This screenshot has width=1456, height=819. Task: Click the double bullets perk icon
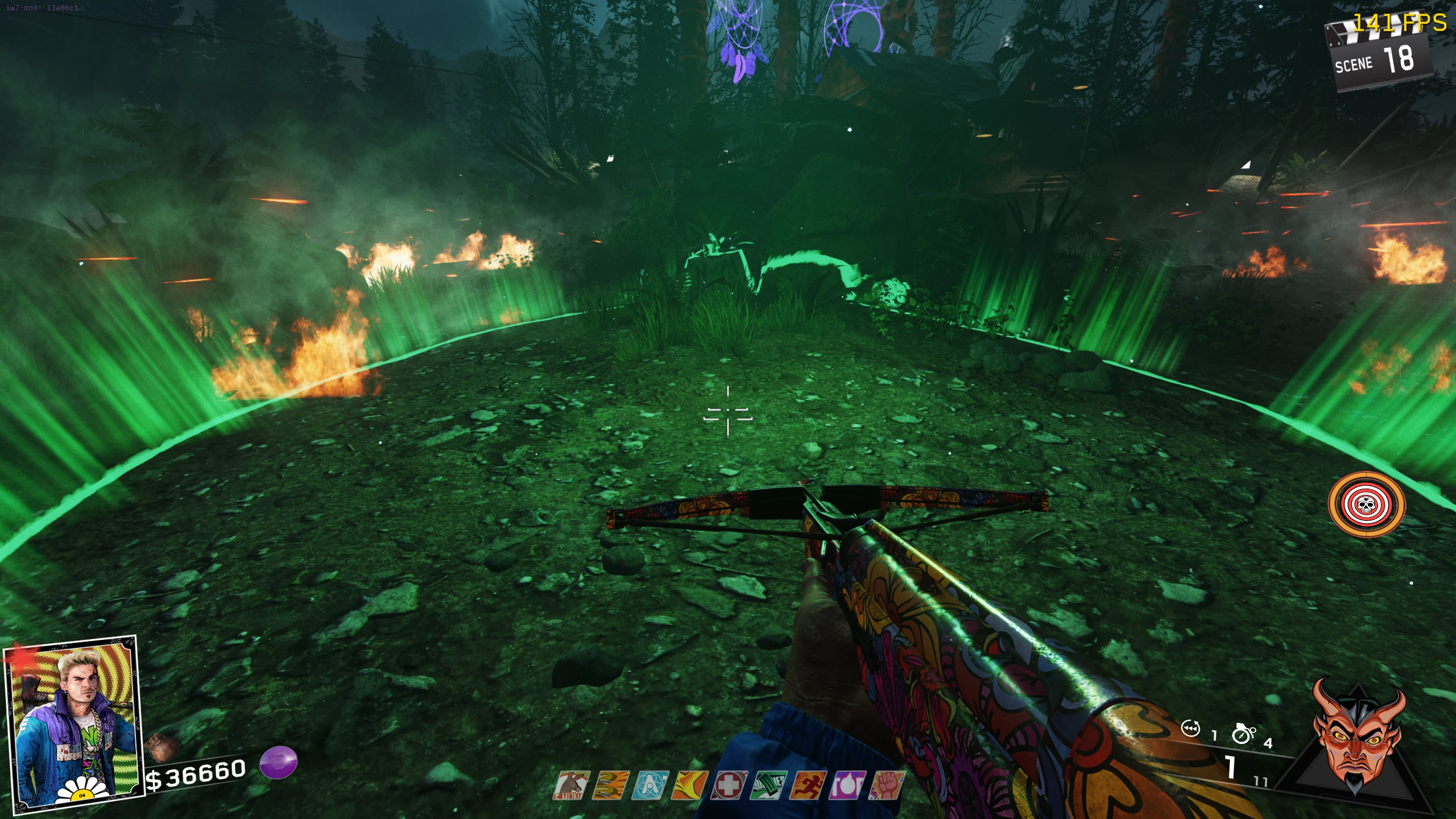coord(611,786)
